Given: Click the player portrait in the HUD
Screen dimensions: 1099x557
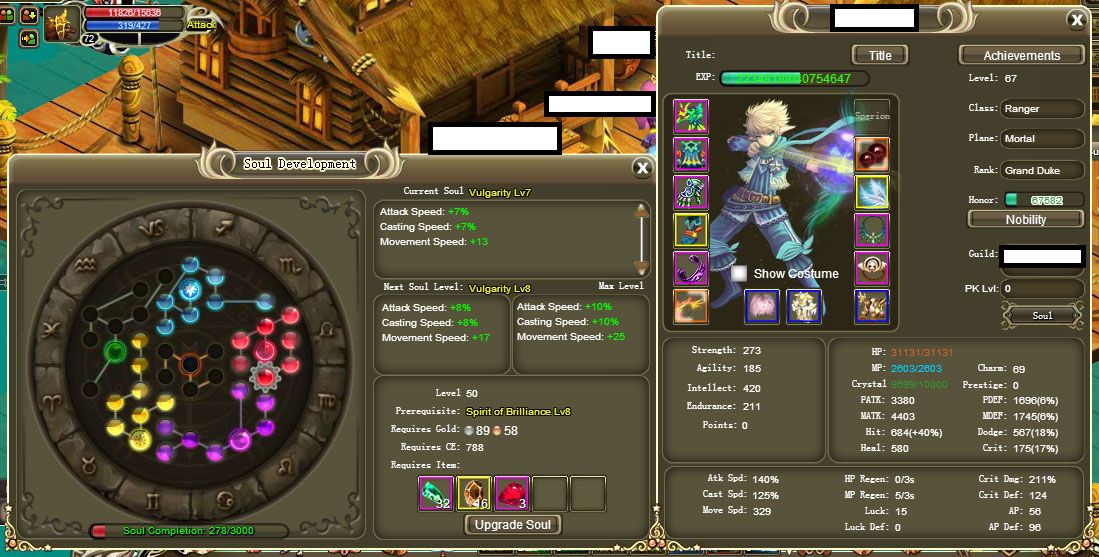Looking at the screenshot, I should tap(61, 23).
